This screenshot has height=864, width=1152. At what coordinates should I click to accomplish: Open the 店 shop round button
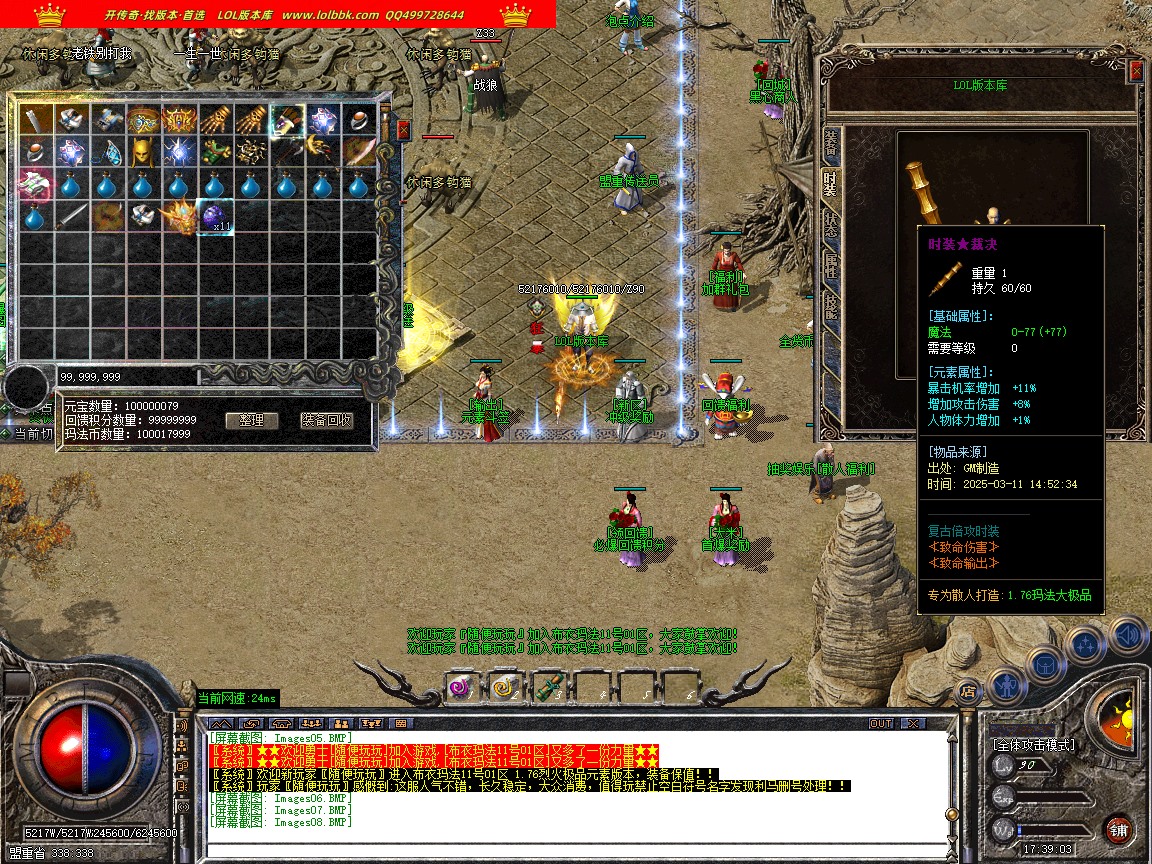967,690
